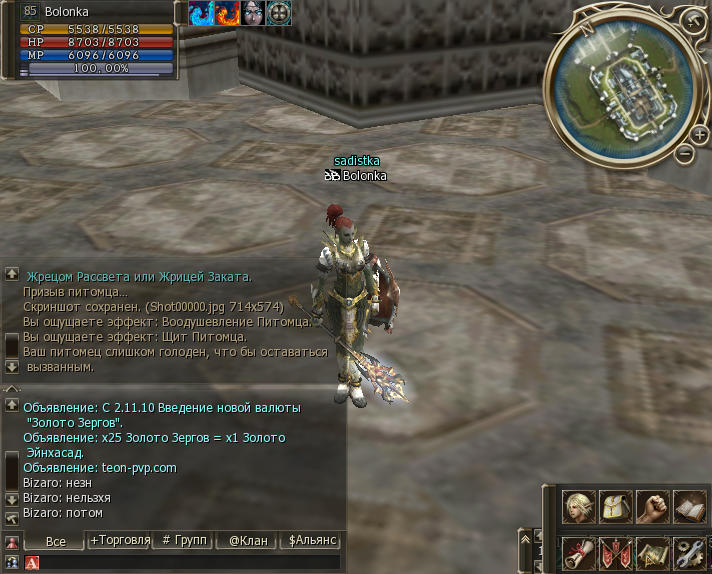Select the fire swirl buff icon
Screen dimensions: 712x574
[x=227, y=13]
